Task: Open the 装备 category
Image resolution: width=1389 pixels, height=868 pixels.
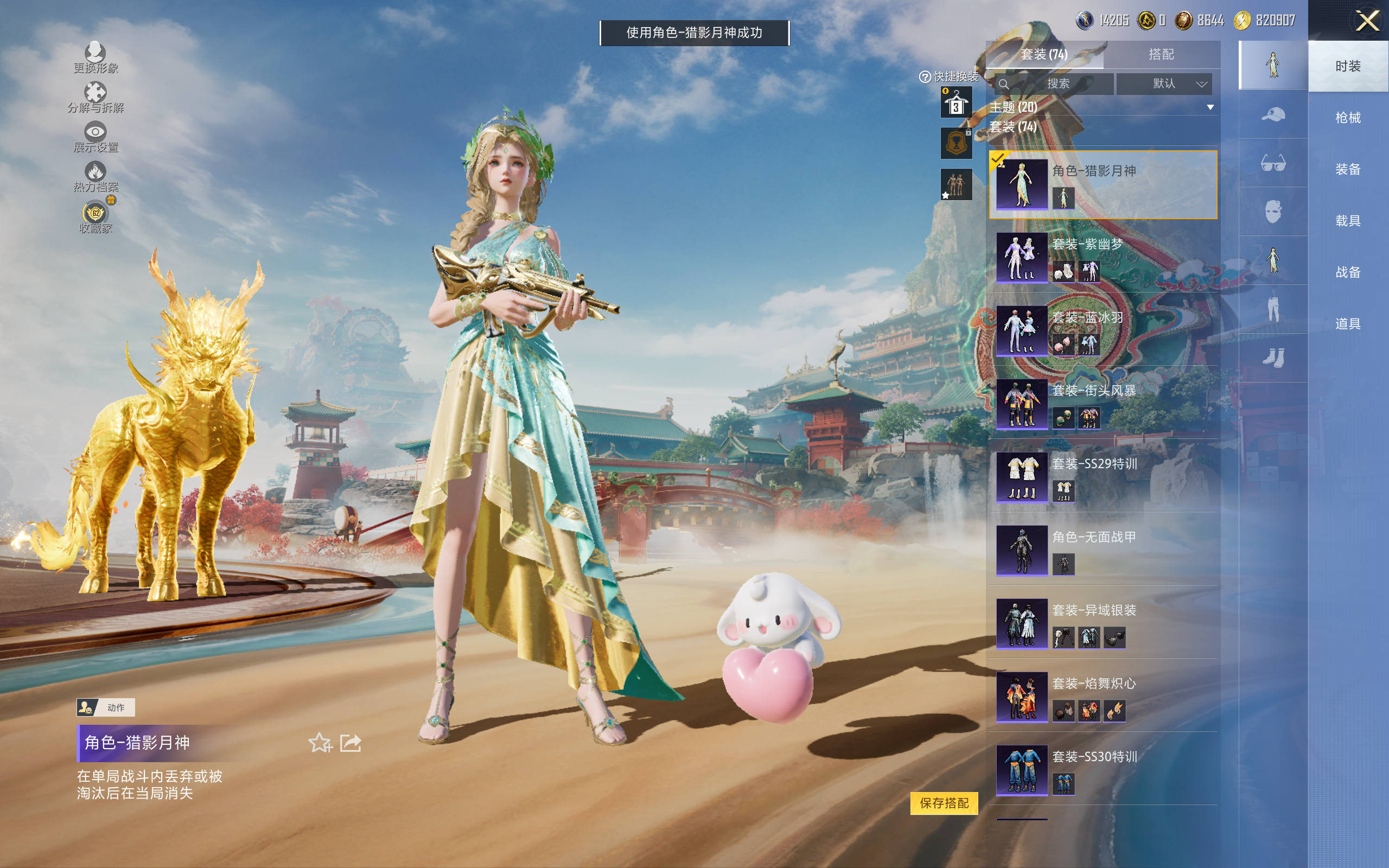Action: tap(1347, 169)
